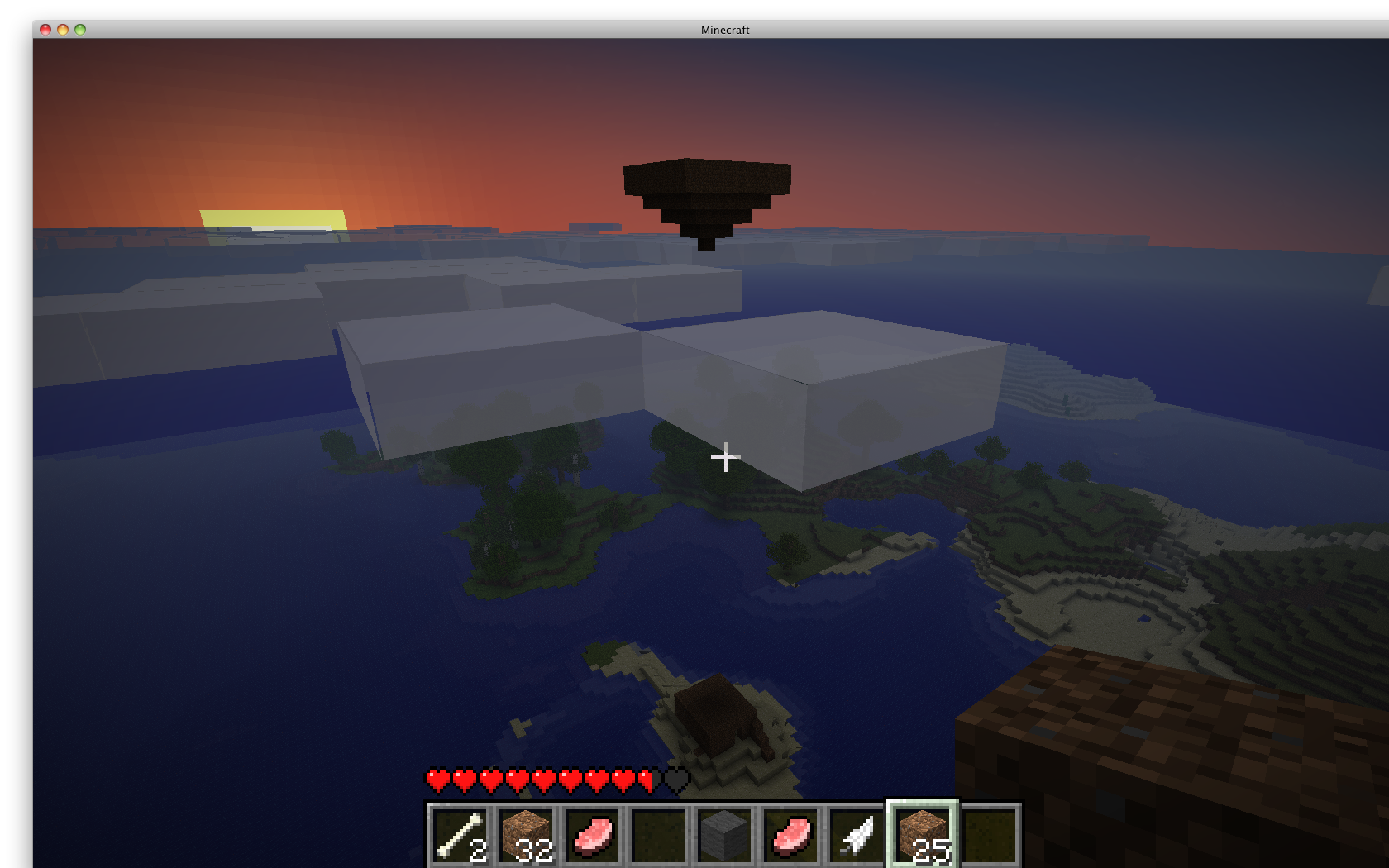Select the gray stone block slot

click(x=724, y=835)
